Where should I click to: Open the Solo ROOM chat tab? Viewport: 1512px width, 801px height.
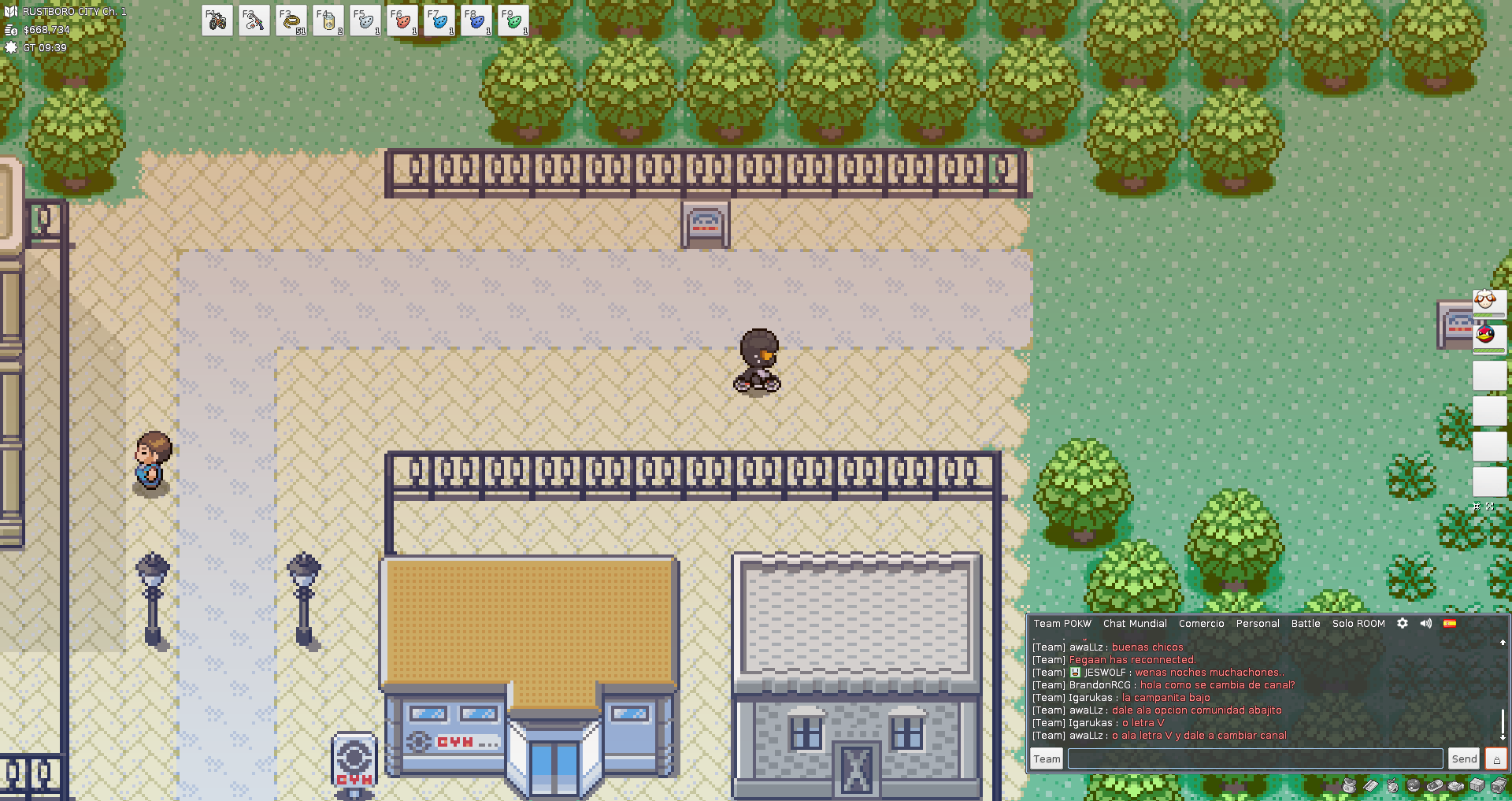tap(1358, 623)
